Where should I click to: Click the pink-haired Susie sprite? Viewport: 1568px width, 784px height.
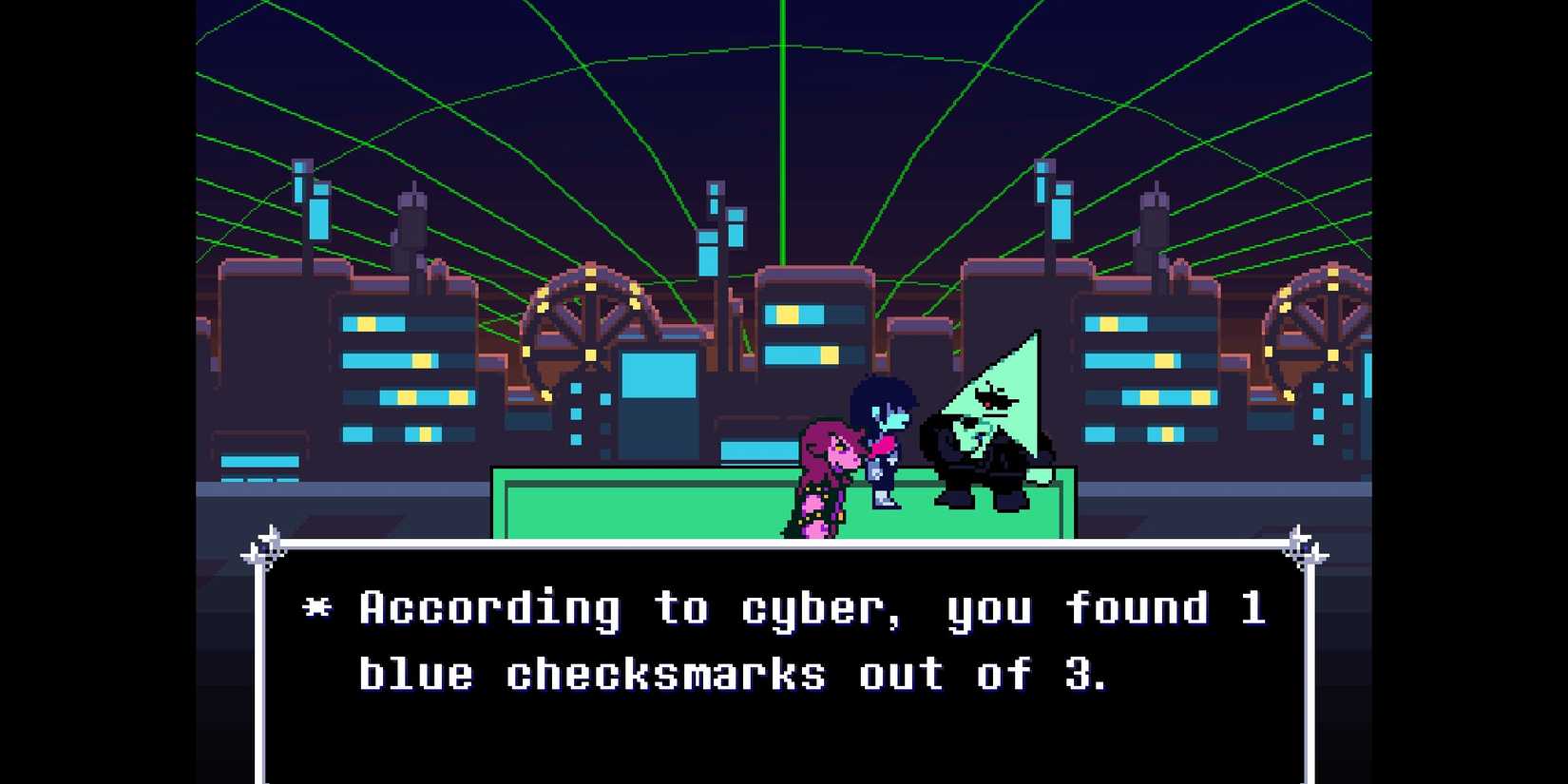pyautogui.click(x=822, y=475)
